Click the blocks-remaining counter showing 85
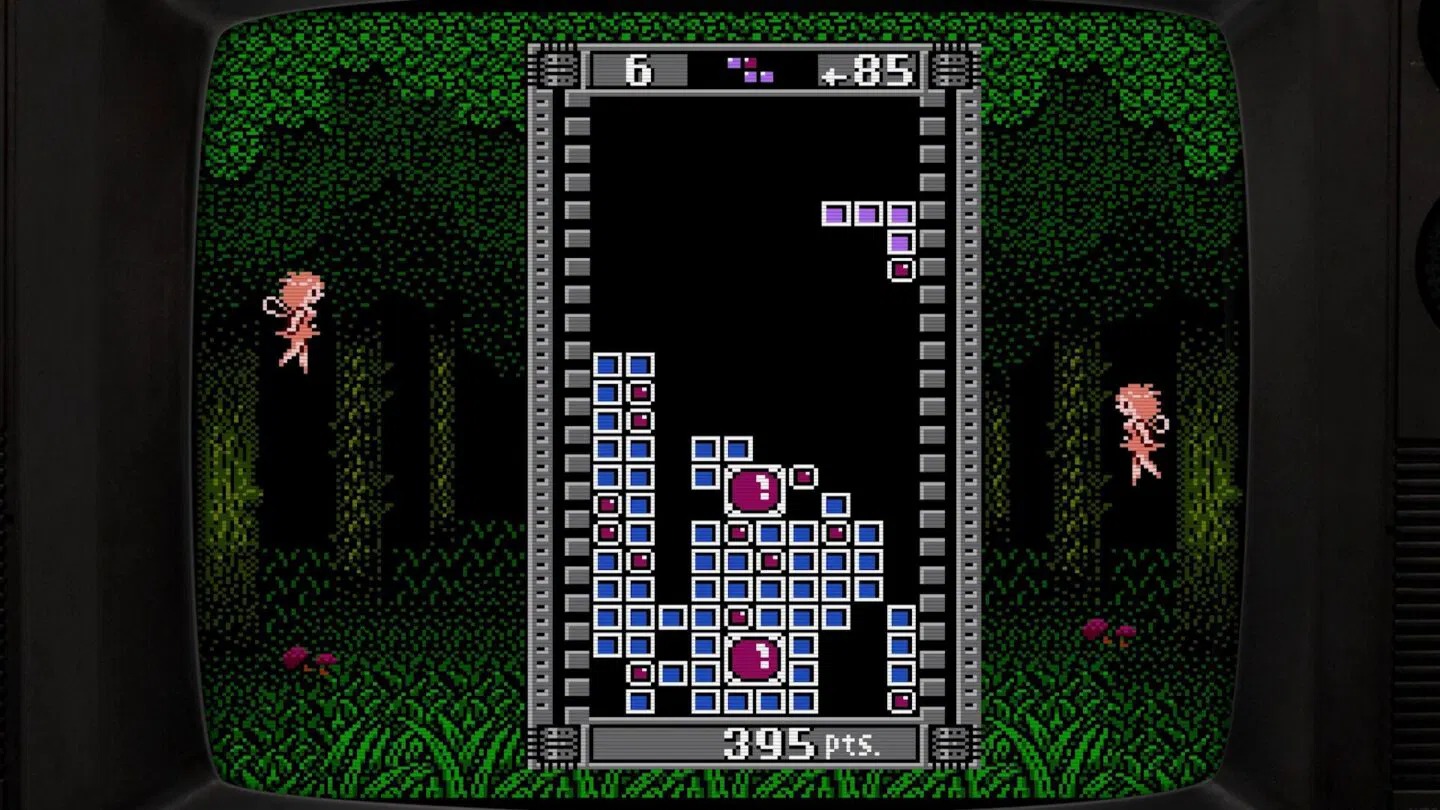 tap(880, 68)
